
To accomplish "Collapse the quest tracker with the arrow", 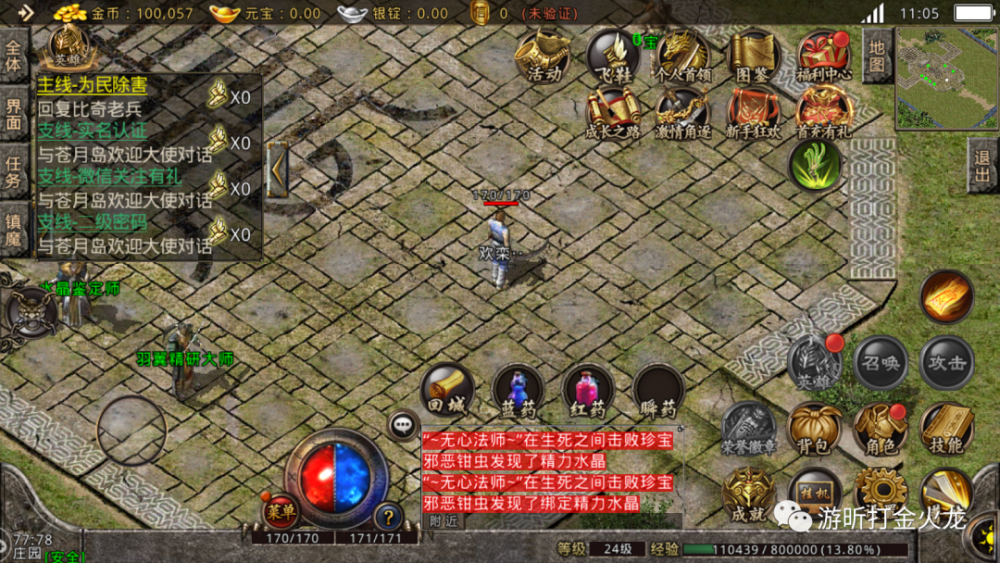I will click(x=277, y=170).
